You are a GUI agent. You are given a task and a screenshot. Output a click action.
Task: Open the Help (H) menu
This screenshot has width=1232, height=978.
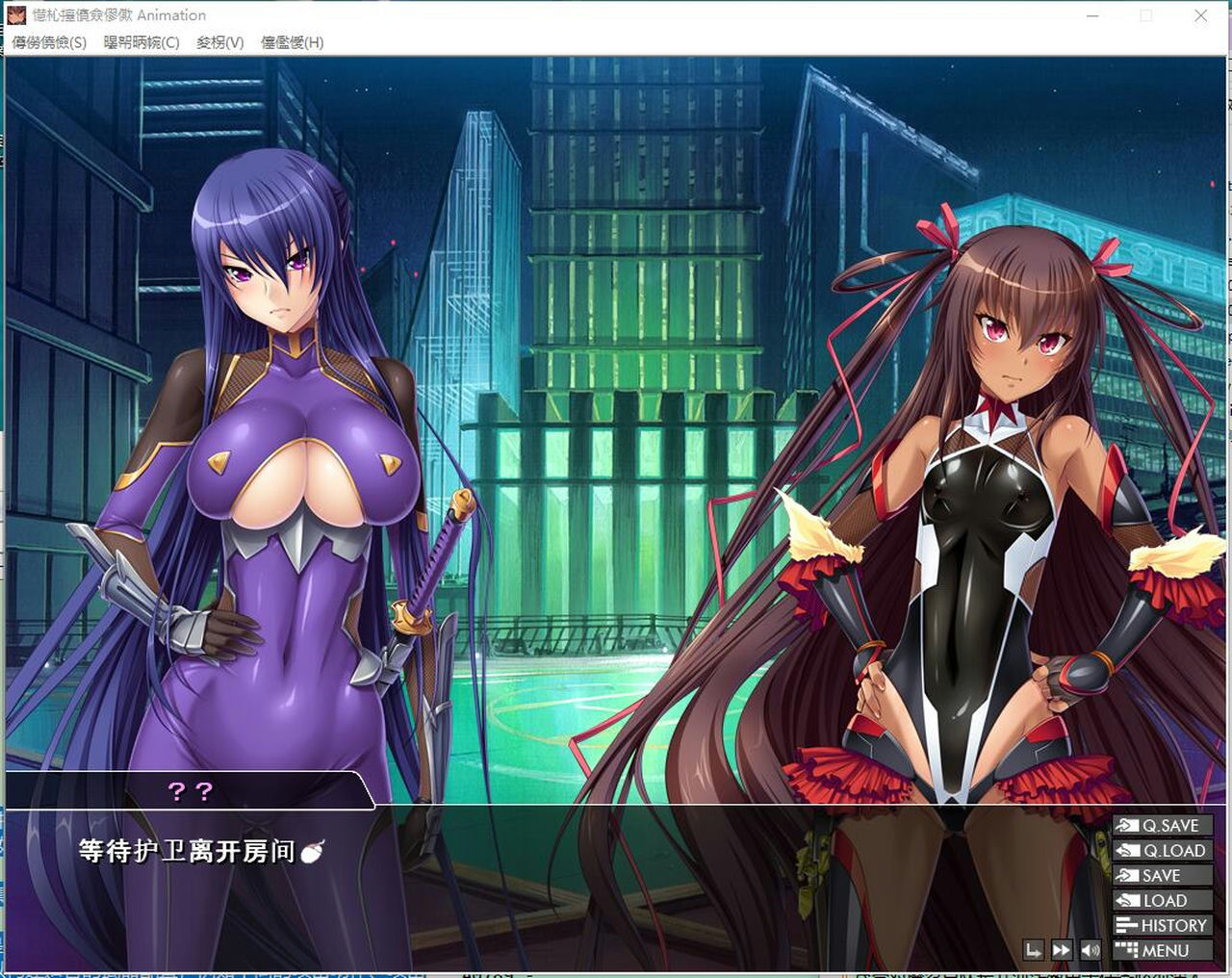click(x=294, y=42)
